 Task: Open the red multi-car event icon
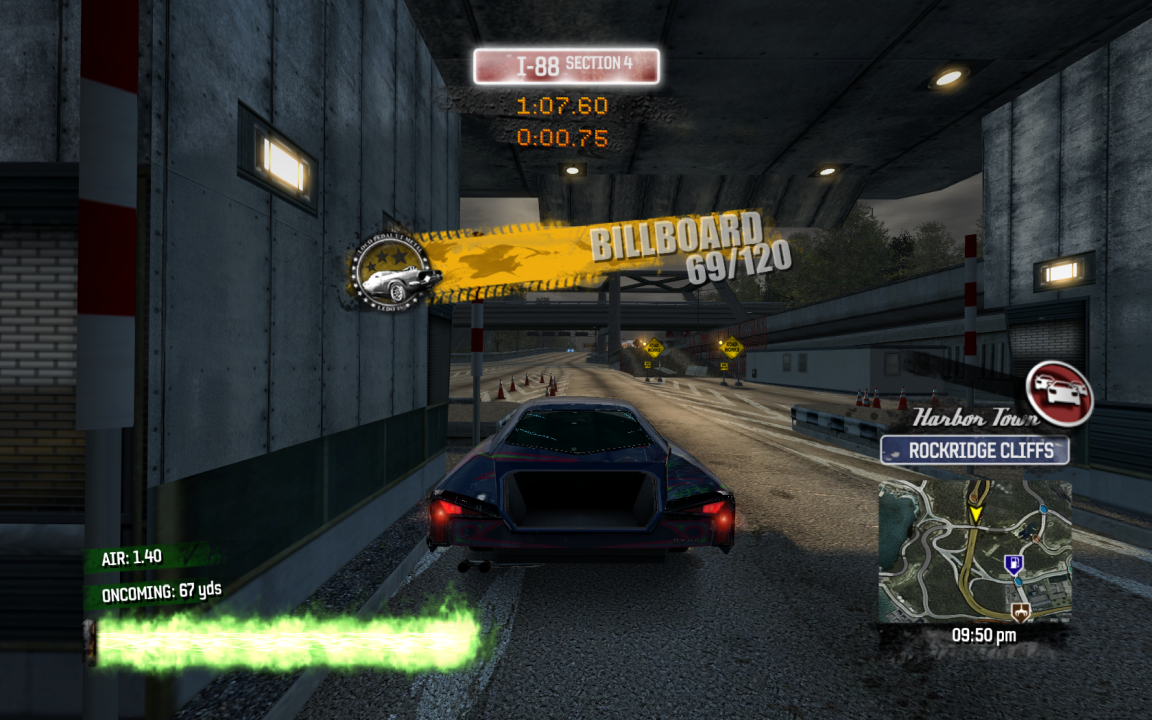pyautogui.click(x=1059, y=391)
